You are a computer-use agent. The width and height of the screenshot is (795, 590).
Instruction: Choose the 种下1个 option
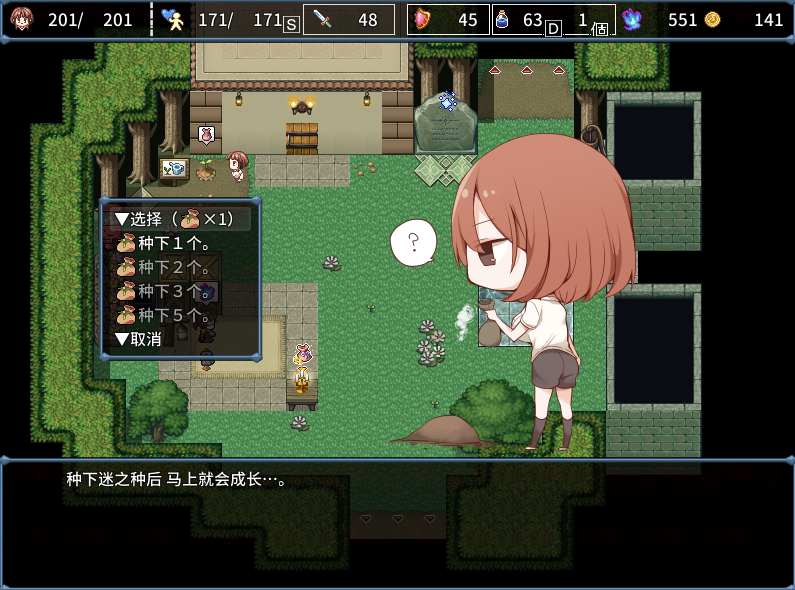point(175,243)
